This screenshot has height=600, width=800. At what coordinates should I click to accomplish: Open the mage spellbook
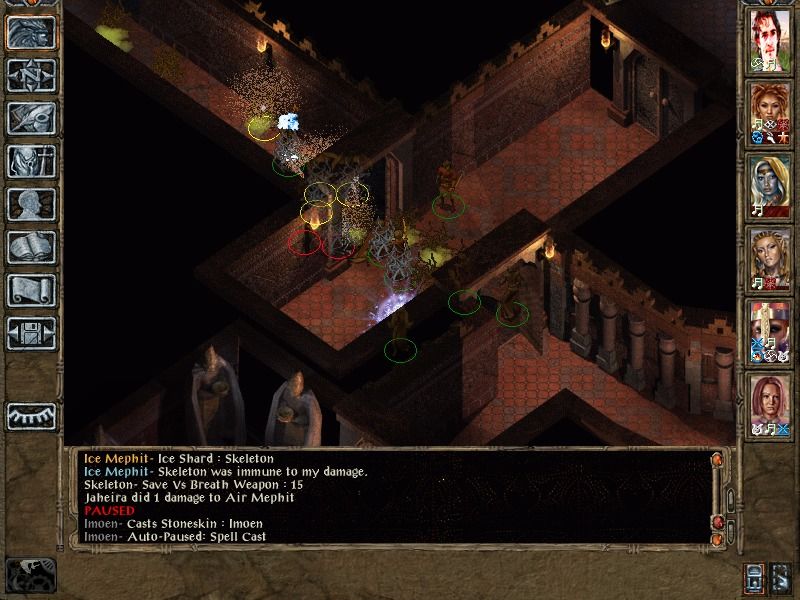tap(31, 247)
